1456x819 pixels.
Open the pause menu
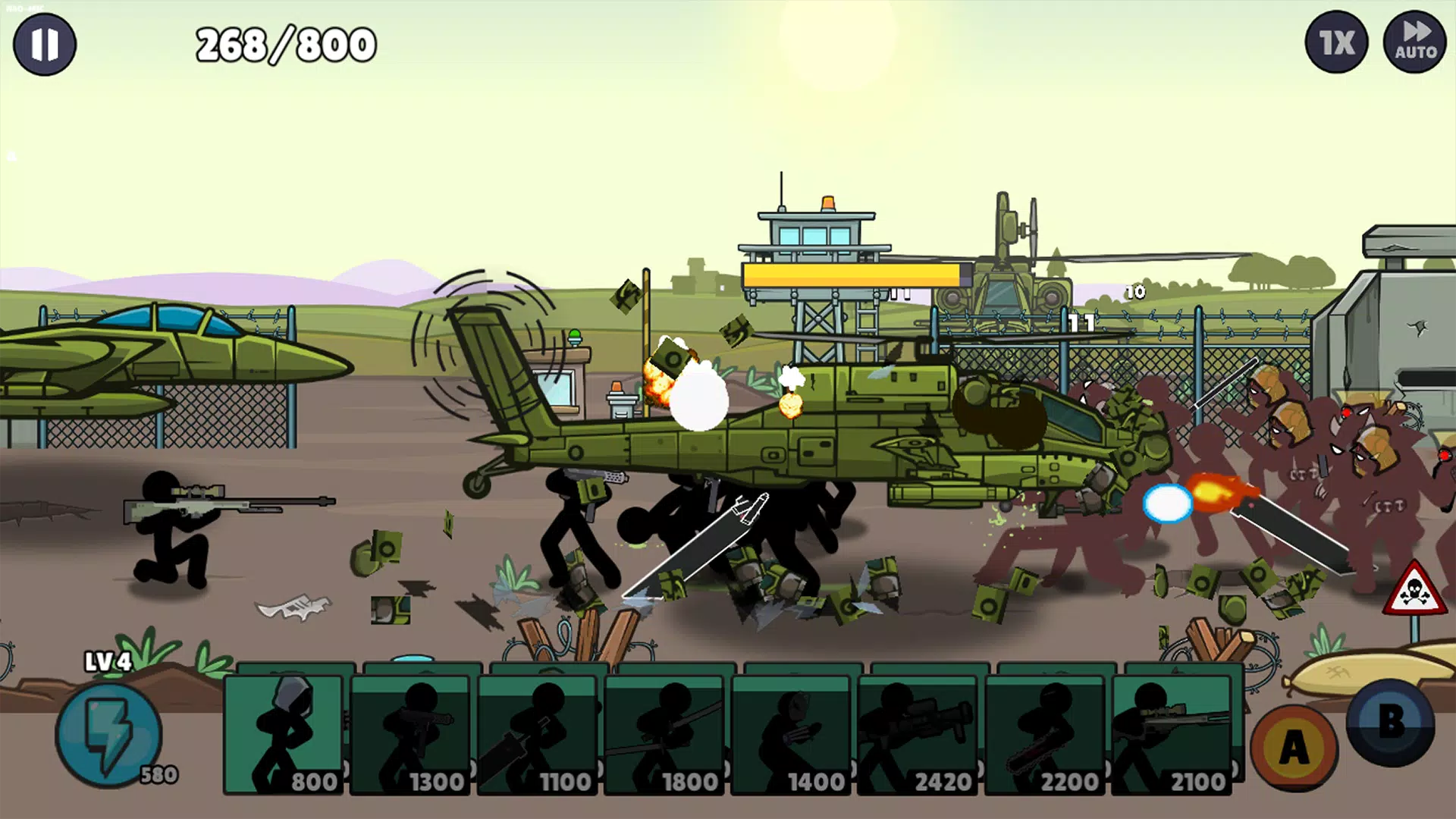tap(44, 44)
